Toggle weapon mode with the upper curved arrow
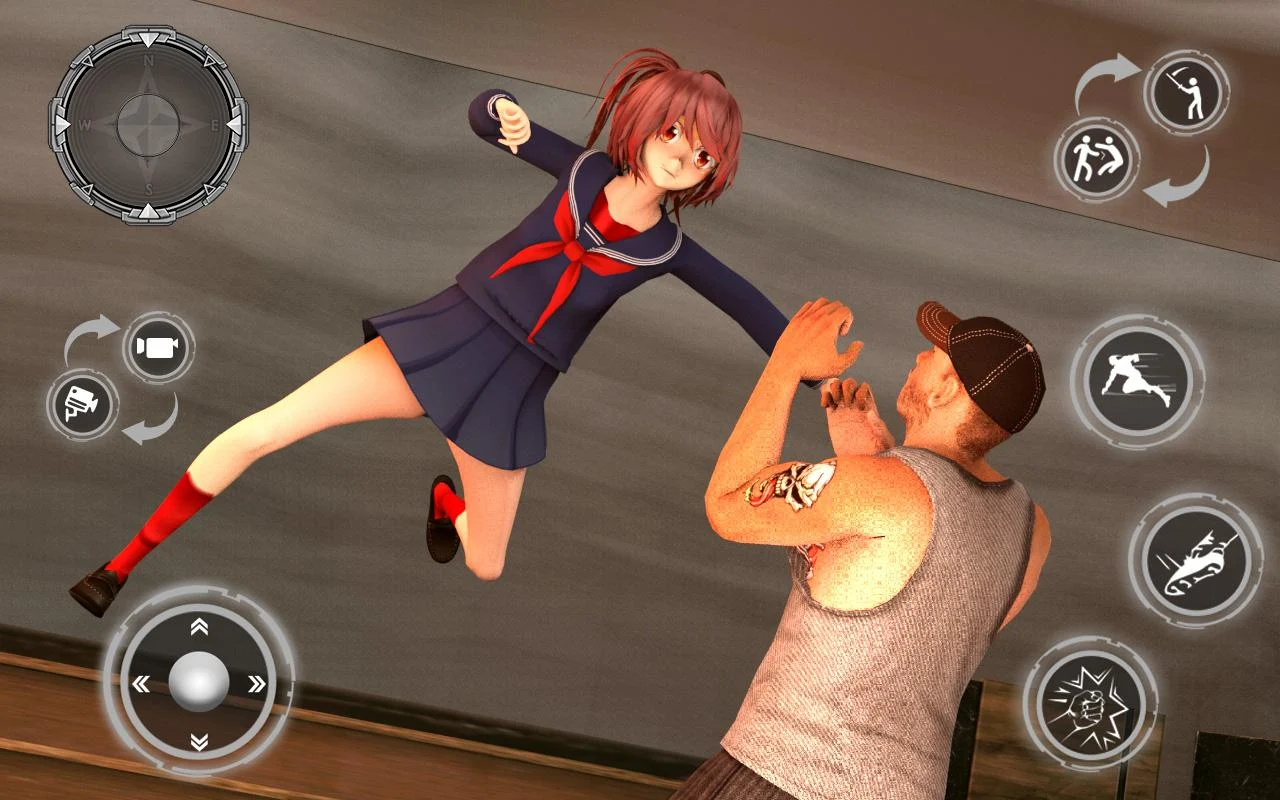This screenshot has height=800, width=1280. pyautogui.click(x=1103, y=72)
